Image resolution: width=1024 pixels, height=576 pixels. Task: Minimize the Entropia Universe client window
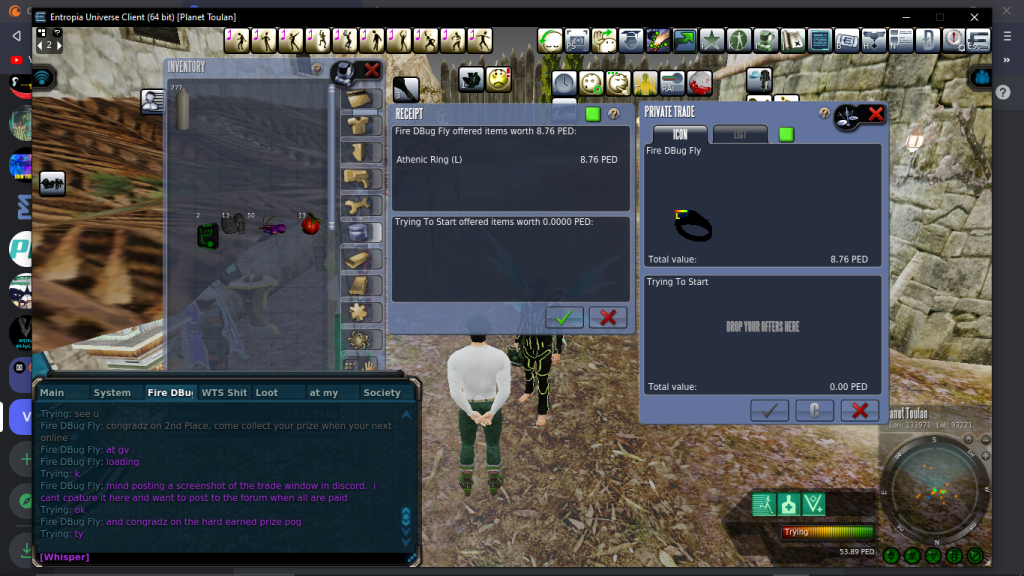pos(904,17)
